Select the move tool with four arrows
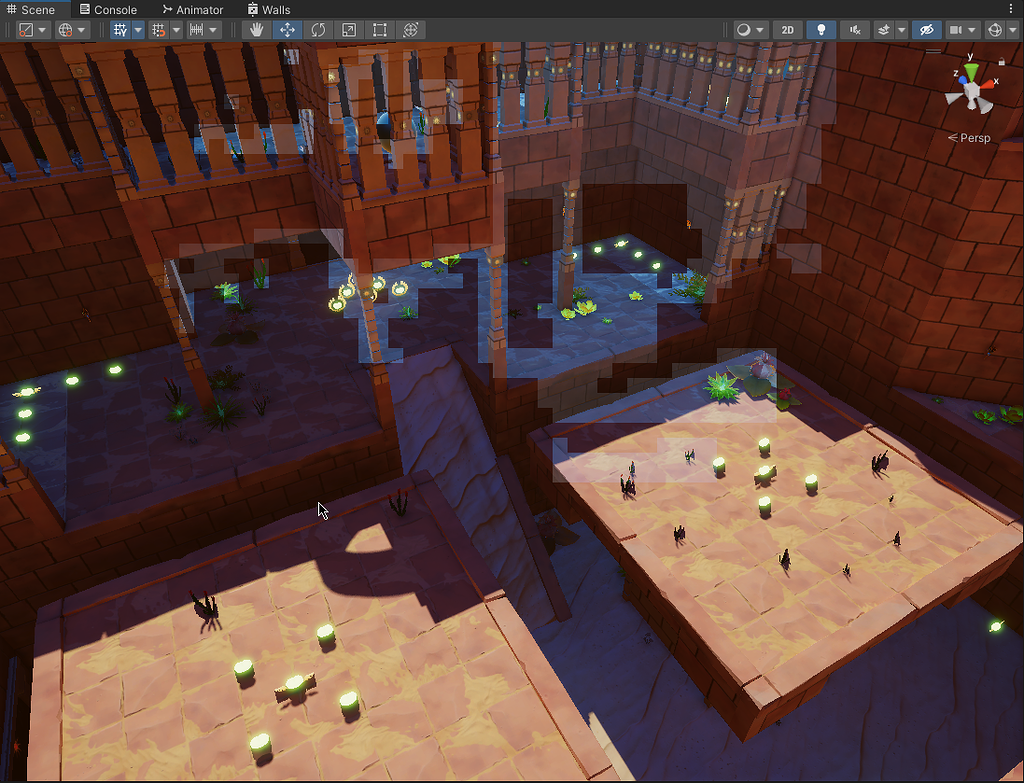Image resolution: width=1024 pixels, height=783 pixels. 287,30
